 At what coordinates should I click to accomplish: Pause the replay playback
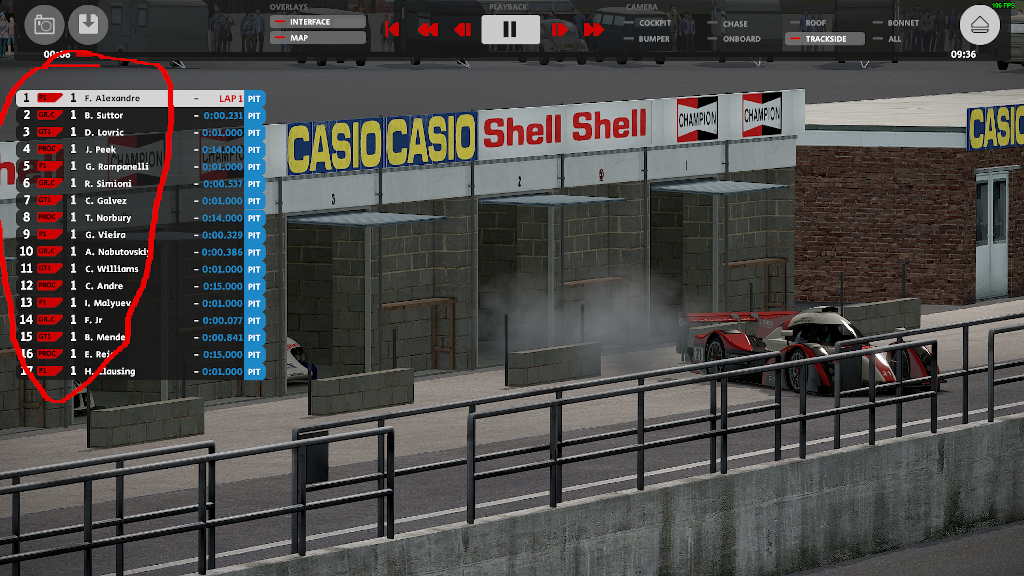510,29
